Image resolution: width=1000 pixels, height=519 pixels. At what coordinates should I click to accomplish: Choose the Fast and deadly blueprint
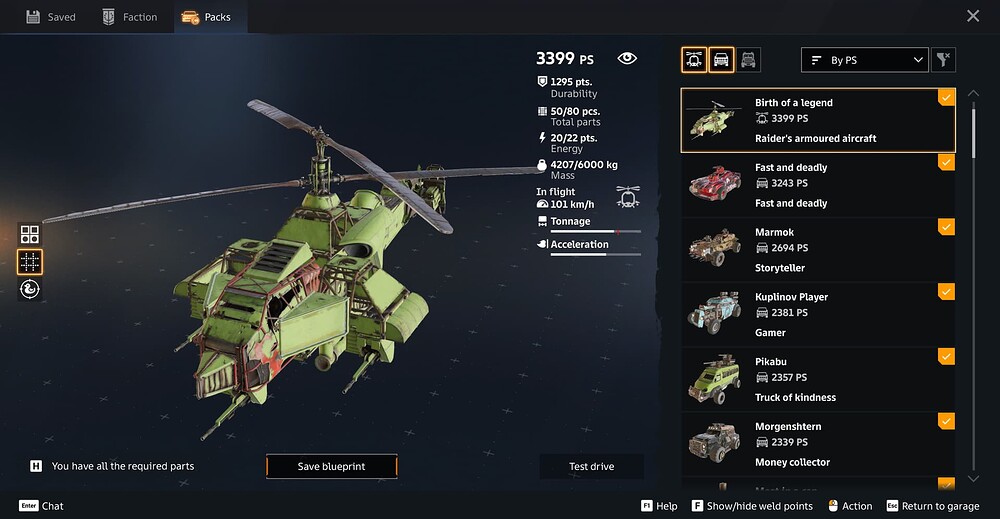(x=816, y=185)
